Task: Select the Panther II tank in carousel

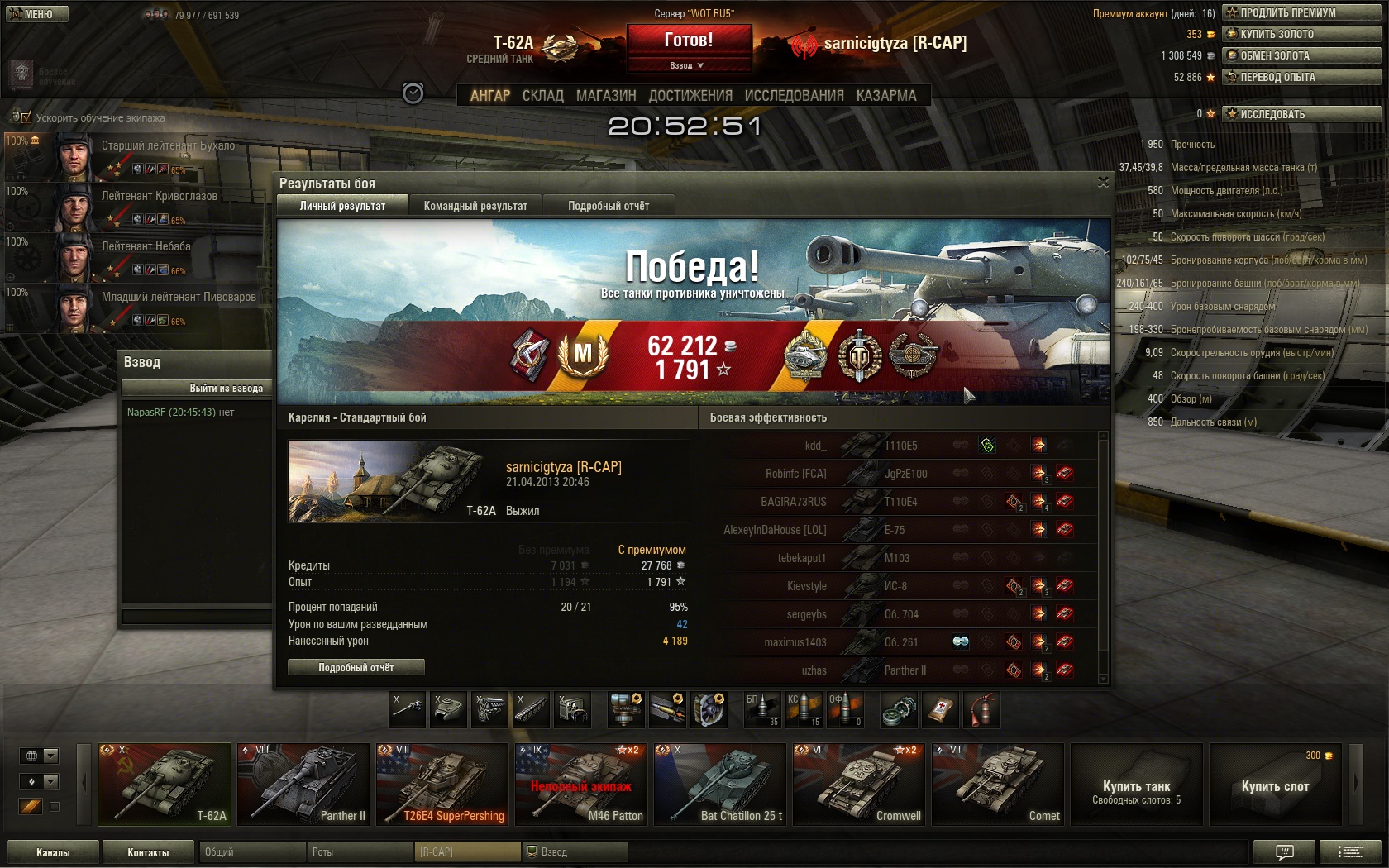Action: pos(303,784)
